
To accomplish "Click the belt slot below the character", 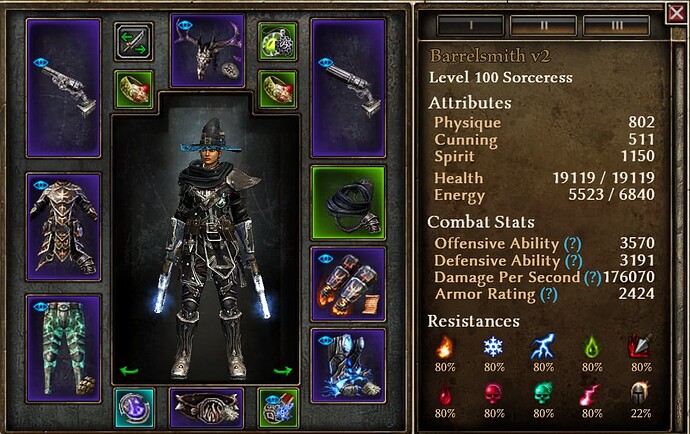I will tap(207, 407).
